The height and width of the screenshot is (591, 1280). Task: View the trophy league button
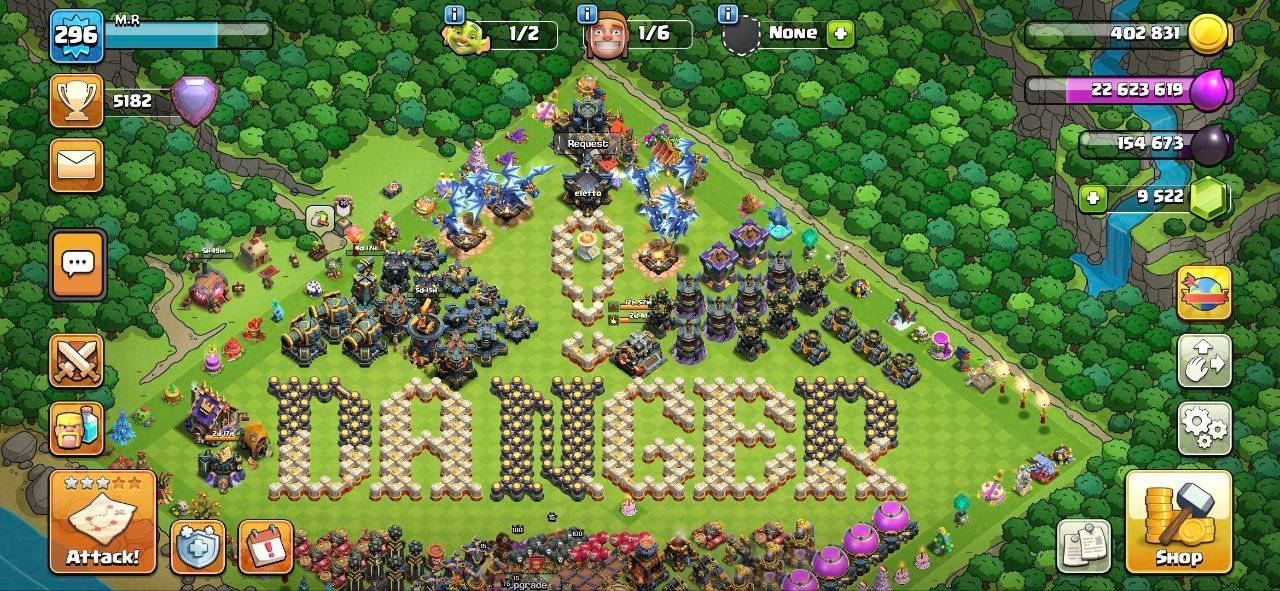coord(77,102)
